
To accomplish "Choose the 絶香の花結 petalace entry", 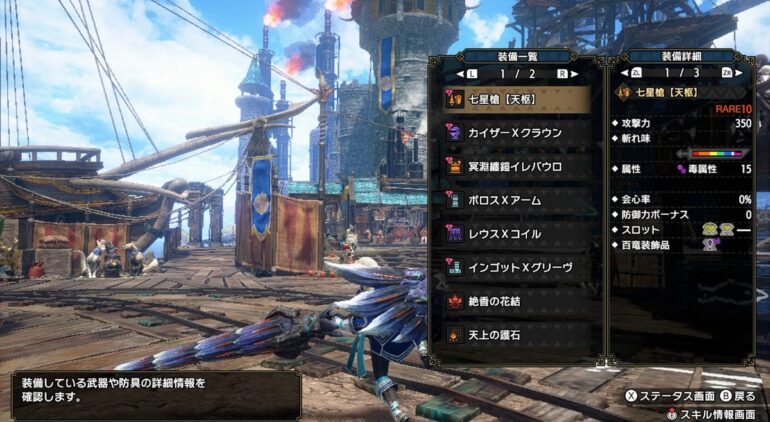I will coord(516,301).
